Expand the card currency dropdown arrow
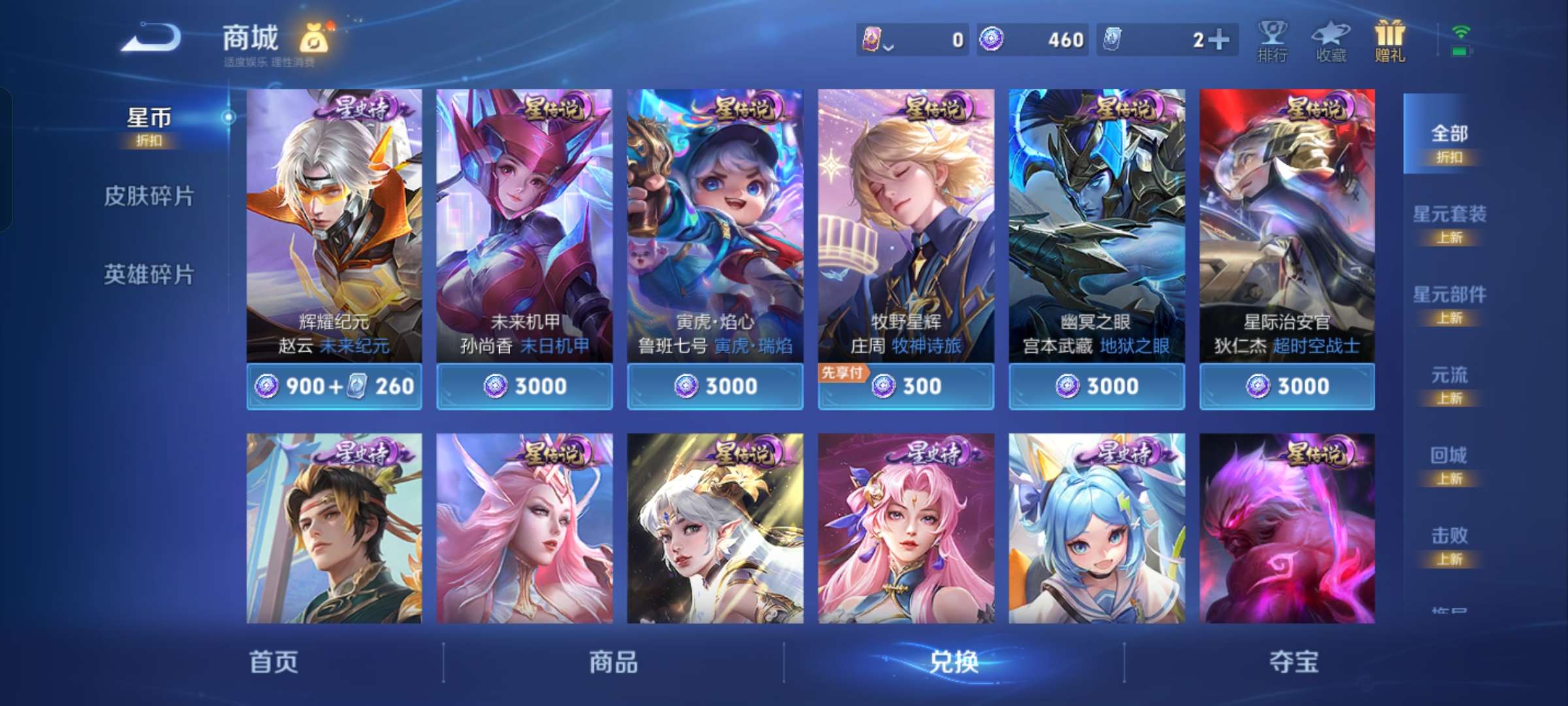The image size is (1568, 706). point(889,44)
